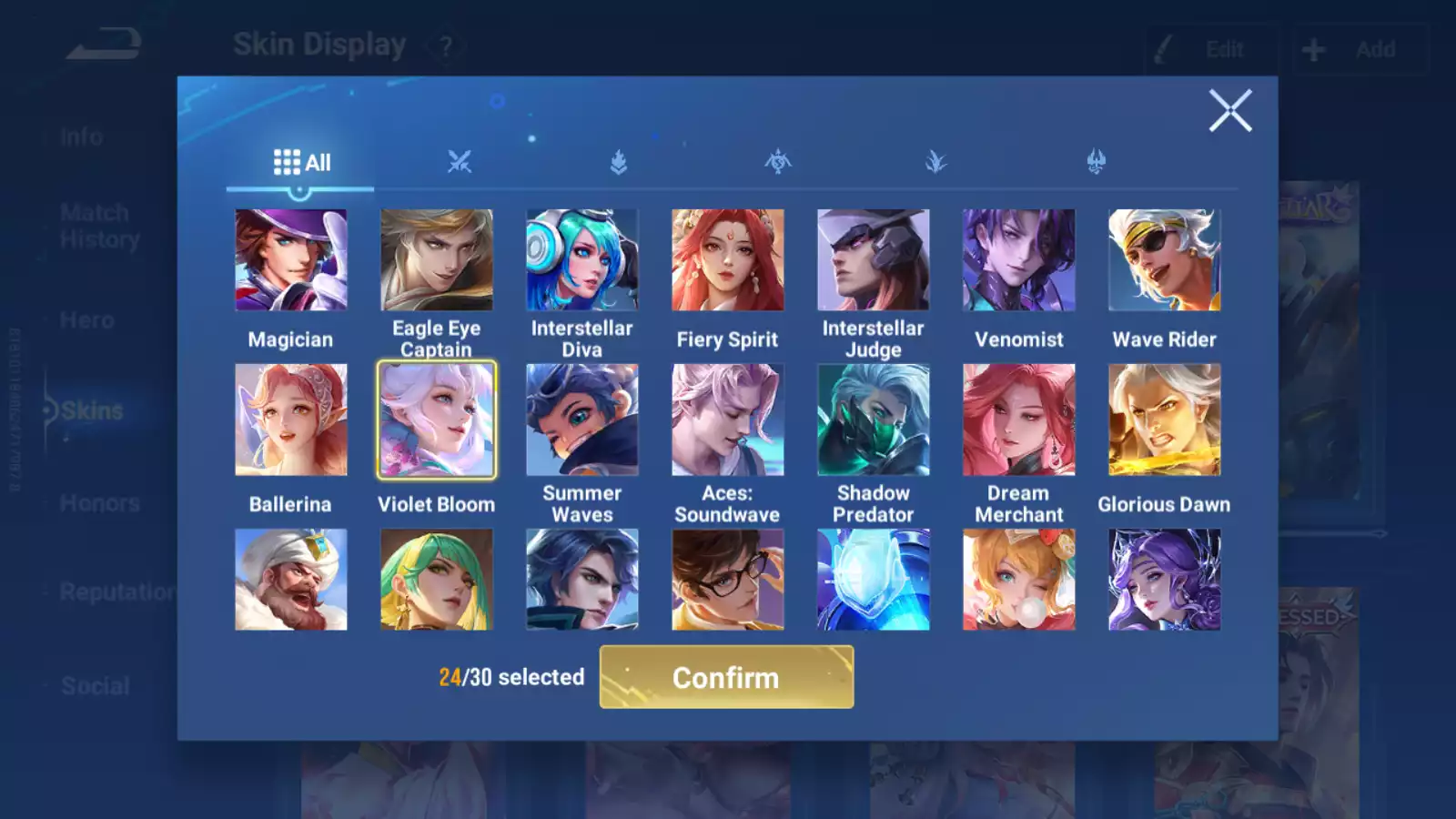The image size is (1456, 819).
Task: Close the skin selection dialog
Action: click(x=1229, y=111)
